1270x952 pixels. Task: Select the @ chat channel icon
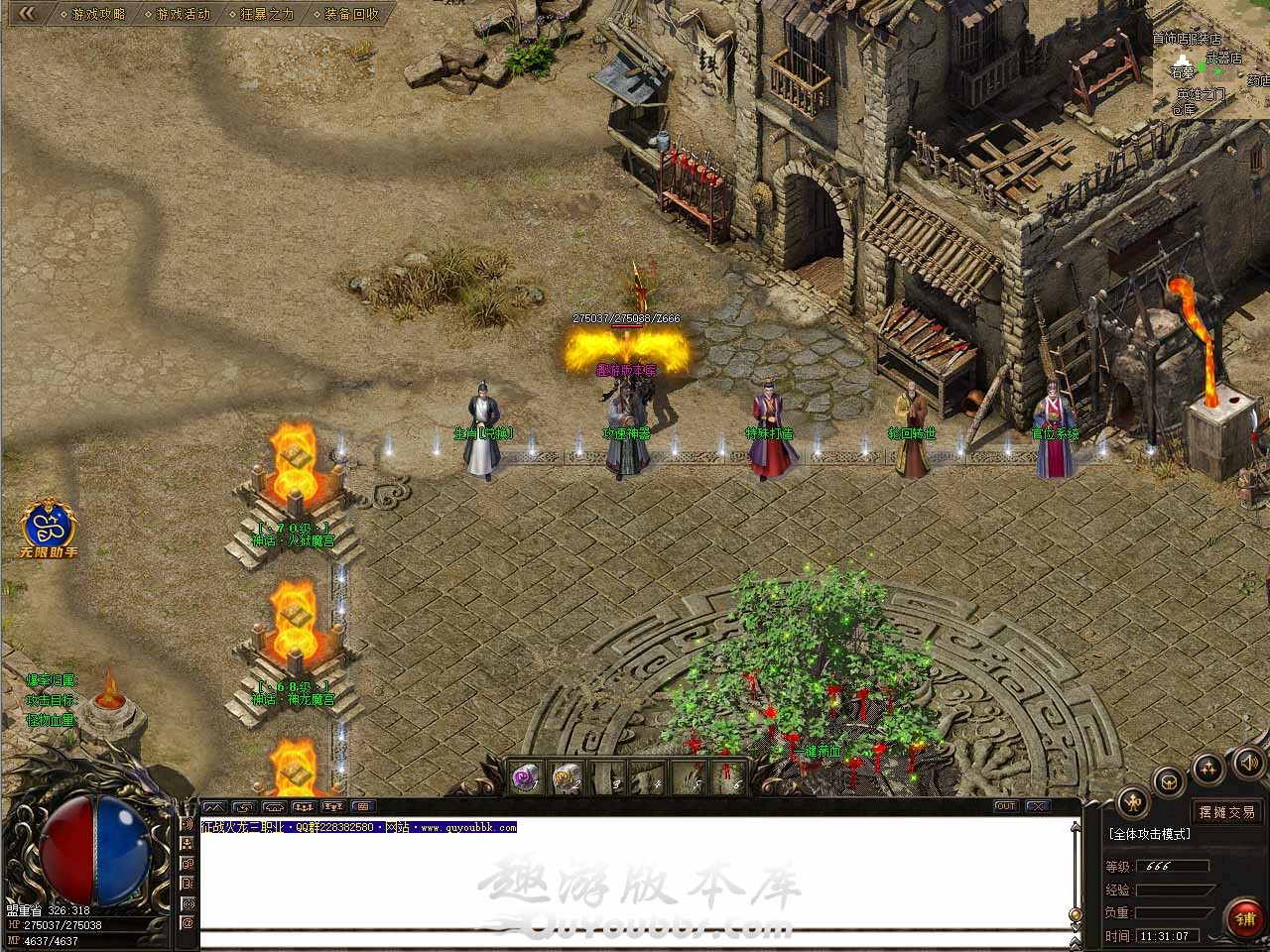coord(187,922)
